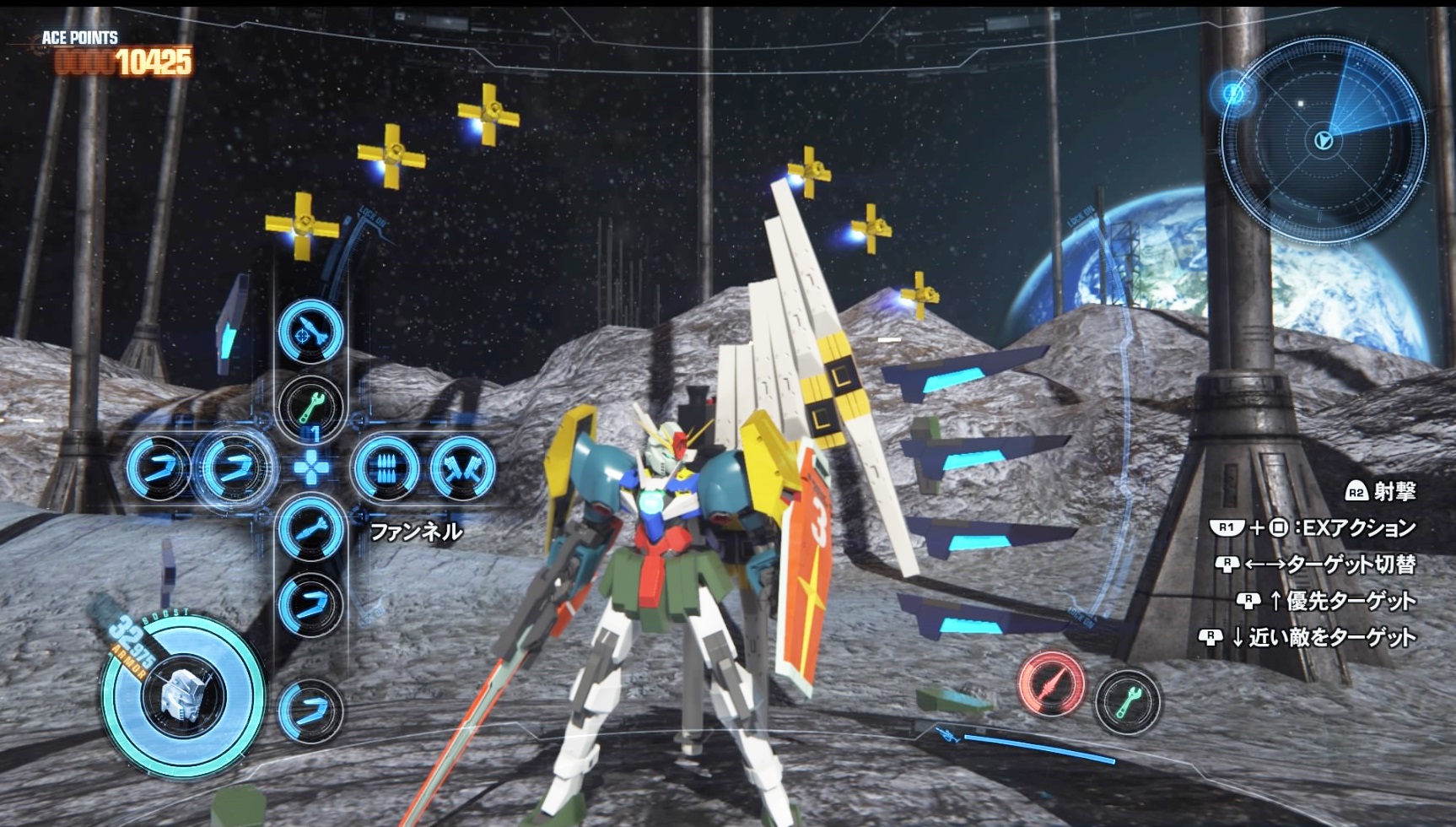Select the missile with crosshair weapon icon
This screenshot has height=827, width=1456.
tap(310, 333)
